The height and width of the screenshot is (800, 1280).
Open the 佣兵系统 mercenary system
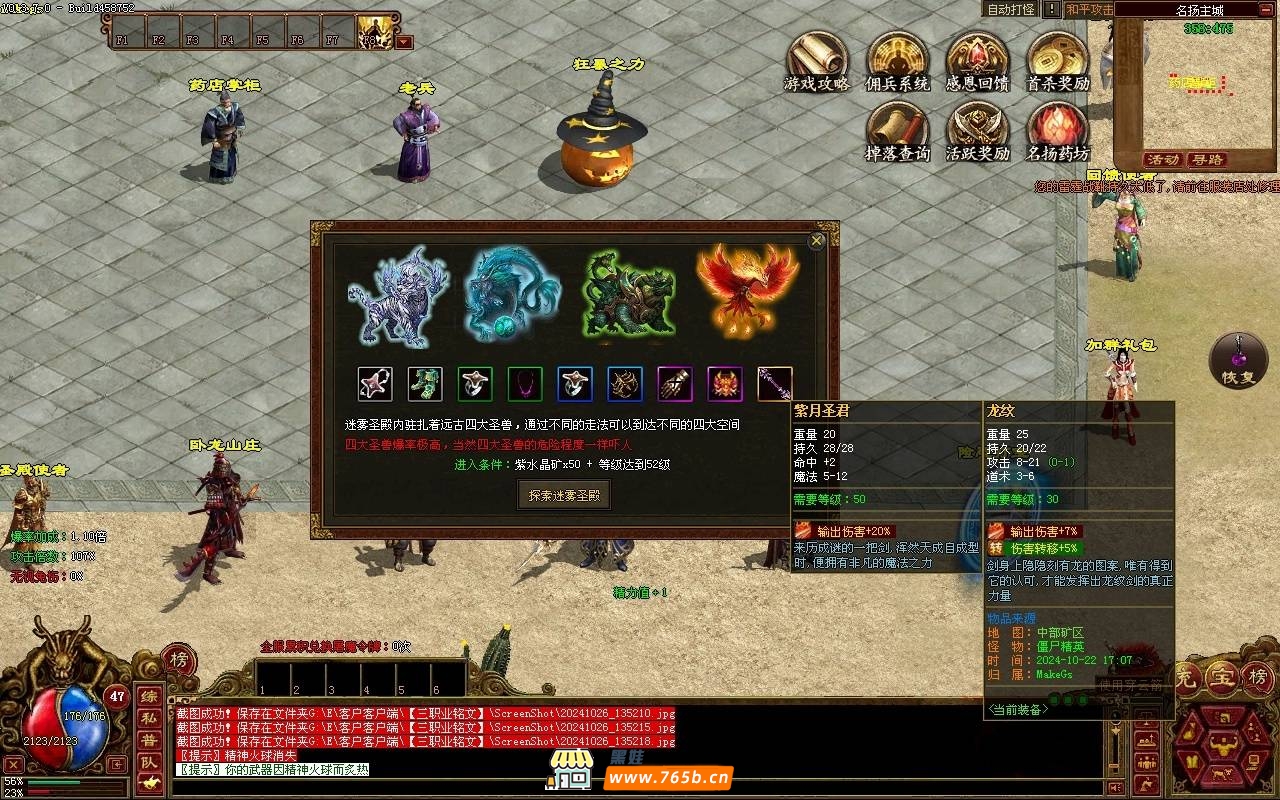(x=897, y=58)
